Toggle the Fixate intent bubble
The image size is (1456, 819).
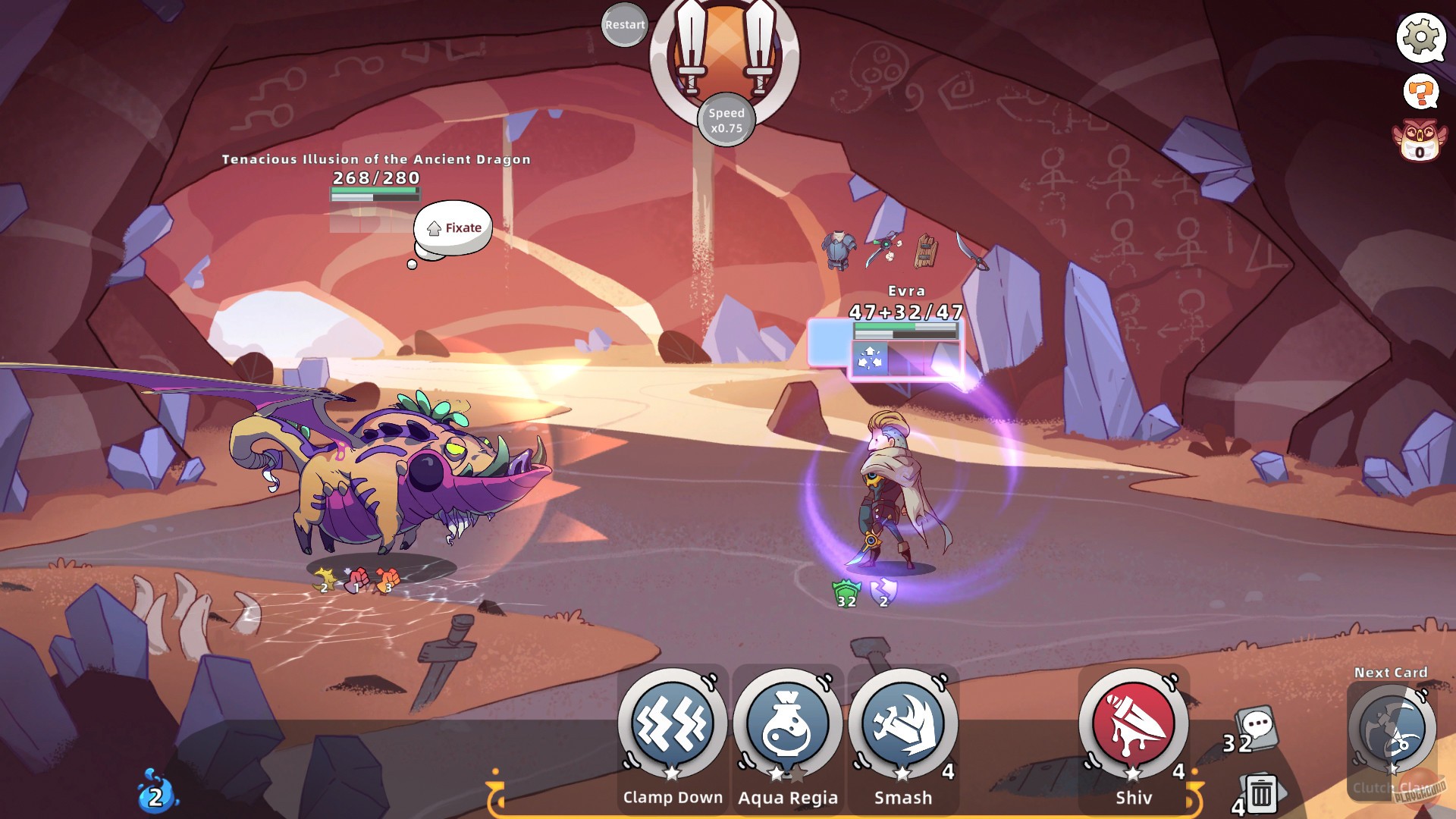(x=452, y=226)
